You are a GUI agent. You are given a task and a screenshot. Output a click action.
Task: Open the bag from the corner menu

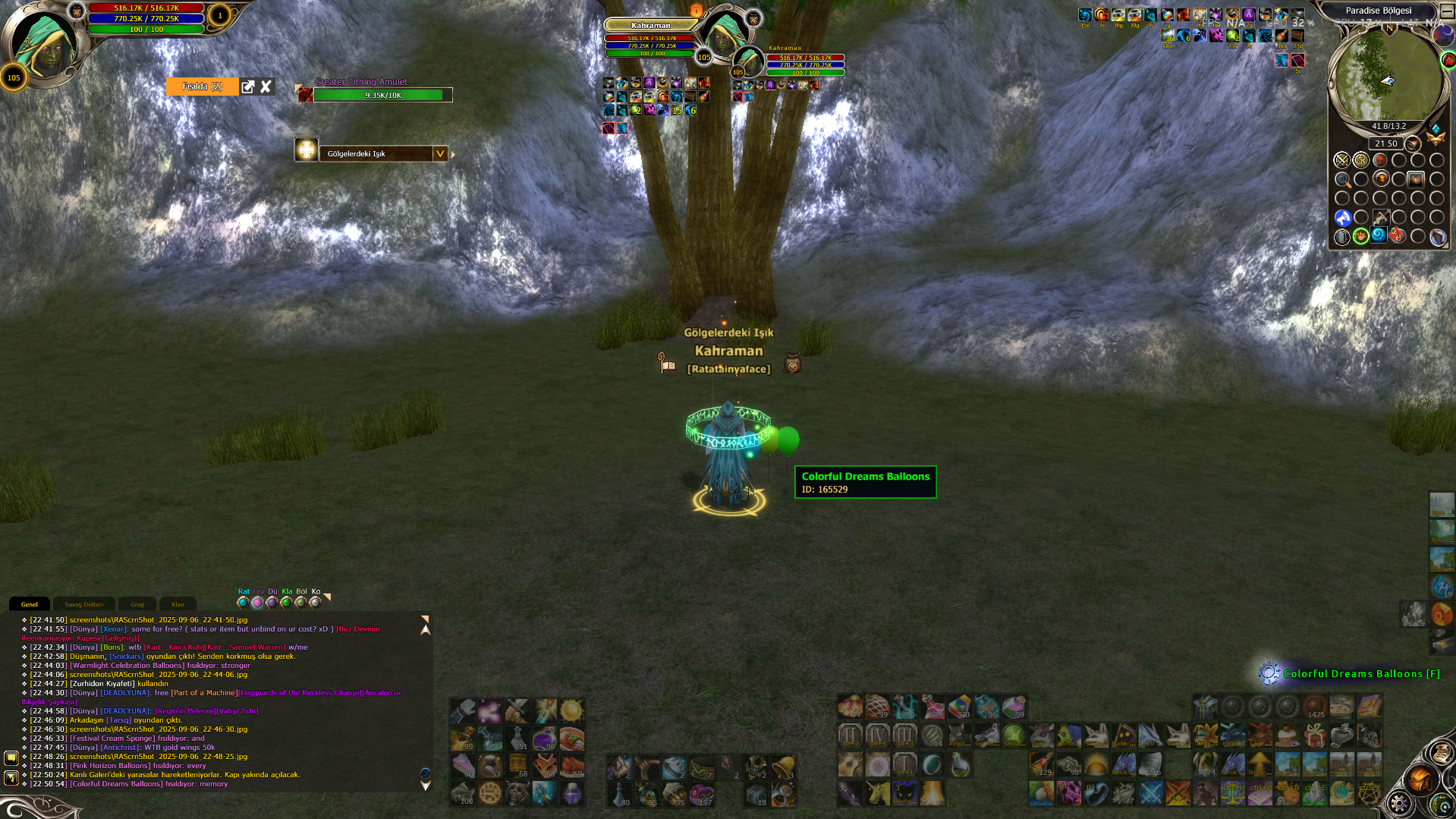[x=1420, y=779]
